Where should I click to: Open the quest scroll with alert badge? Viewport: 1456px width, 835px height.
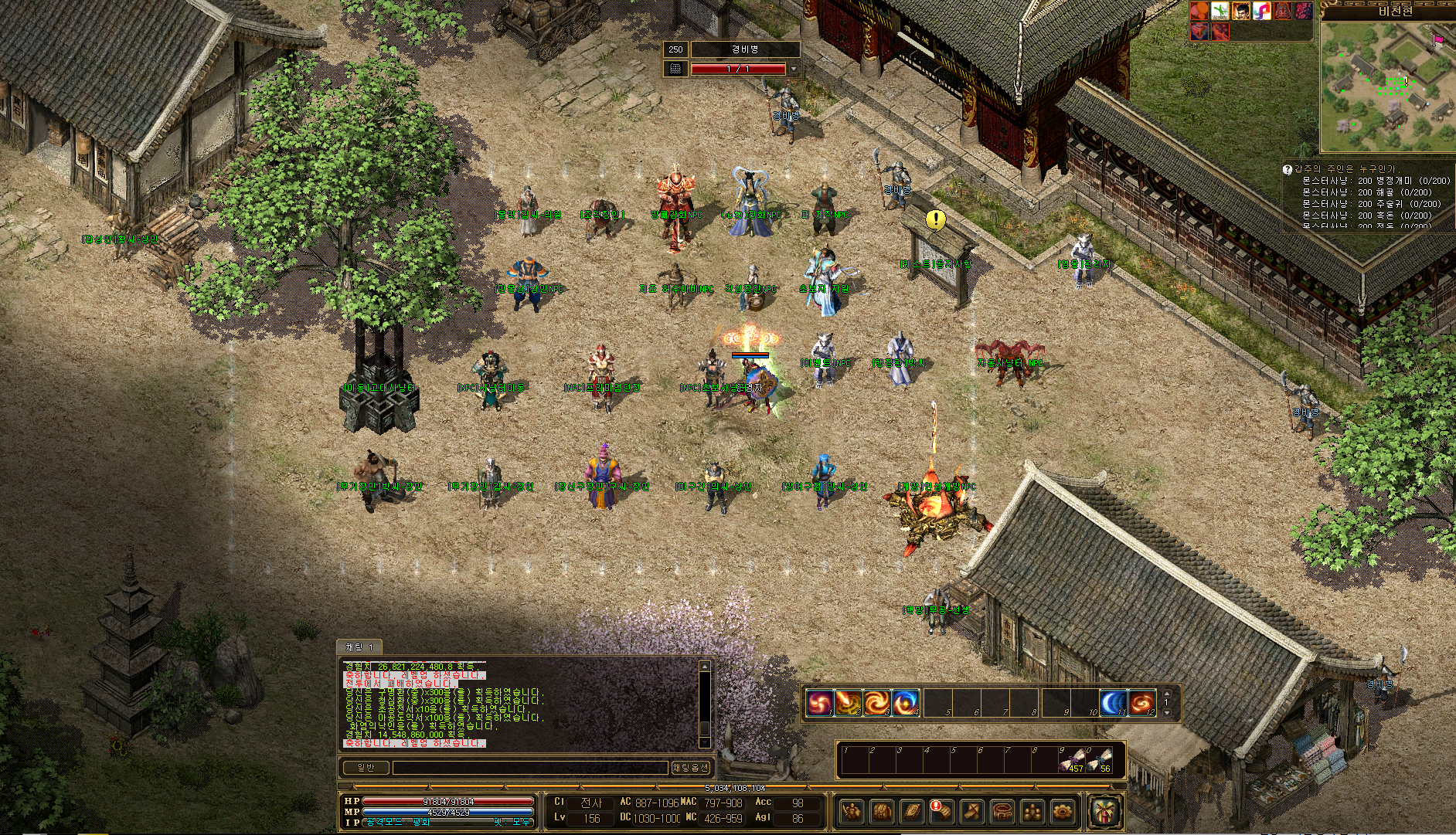[x=941, y=811]
